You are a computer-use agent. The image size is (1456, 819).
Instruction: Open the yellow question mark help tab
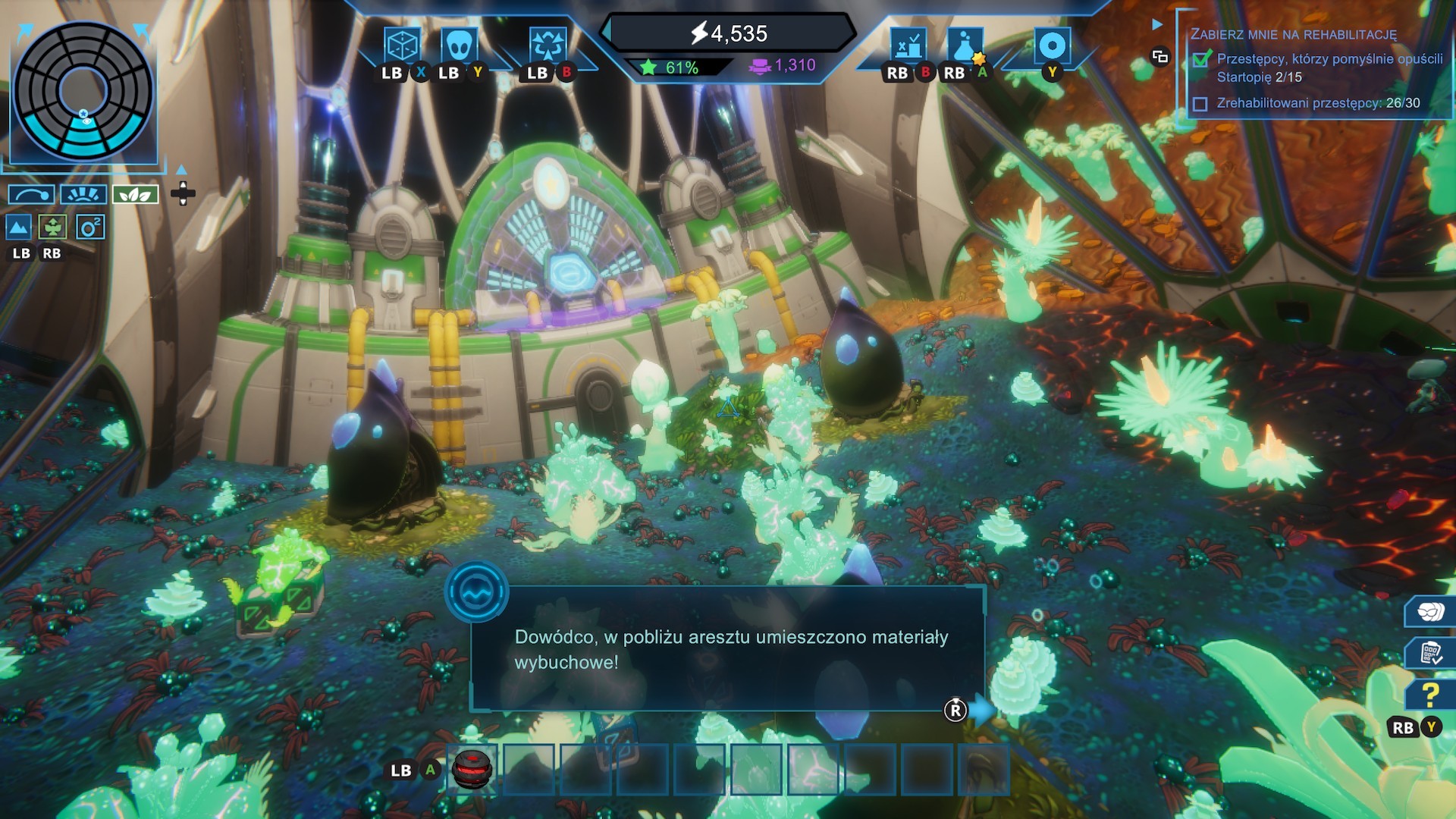1430,695
